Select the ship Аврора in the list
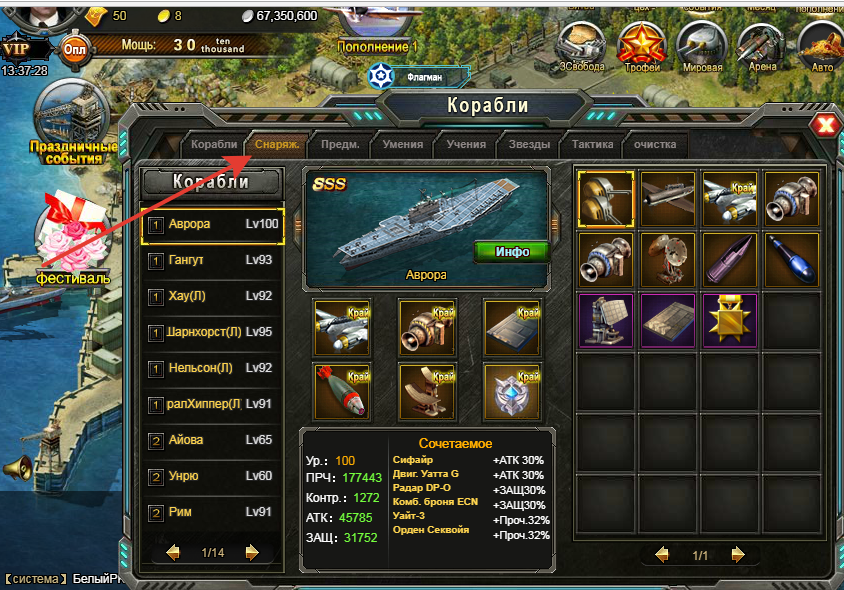The width and height of the screenshot is (844, 590). point(212,225)
